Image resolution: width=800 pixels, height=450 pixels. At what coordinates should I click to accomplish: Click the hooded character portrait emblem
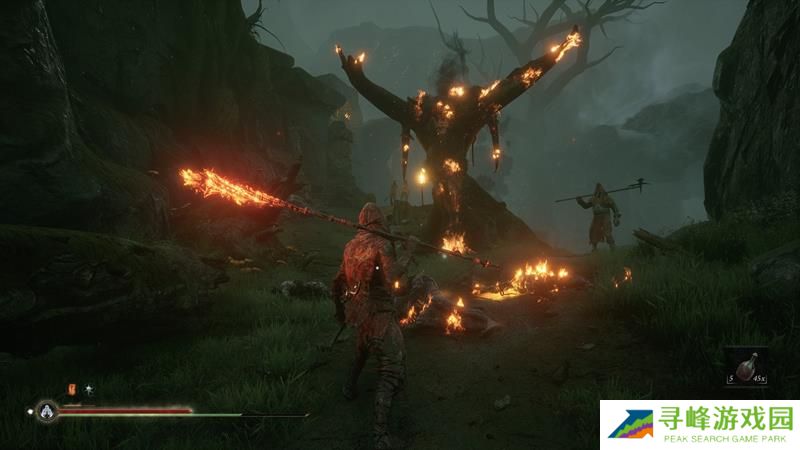coord(46,409)
